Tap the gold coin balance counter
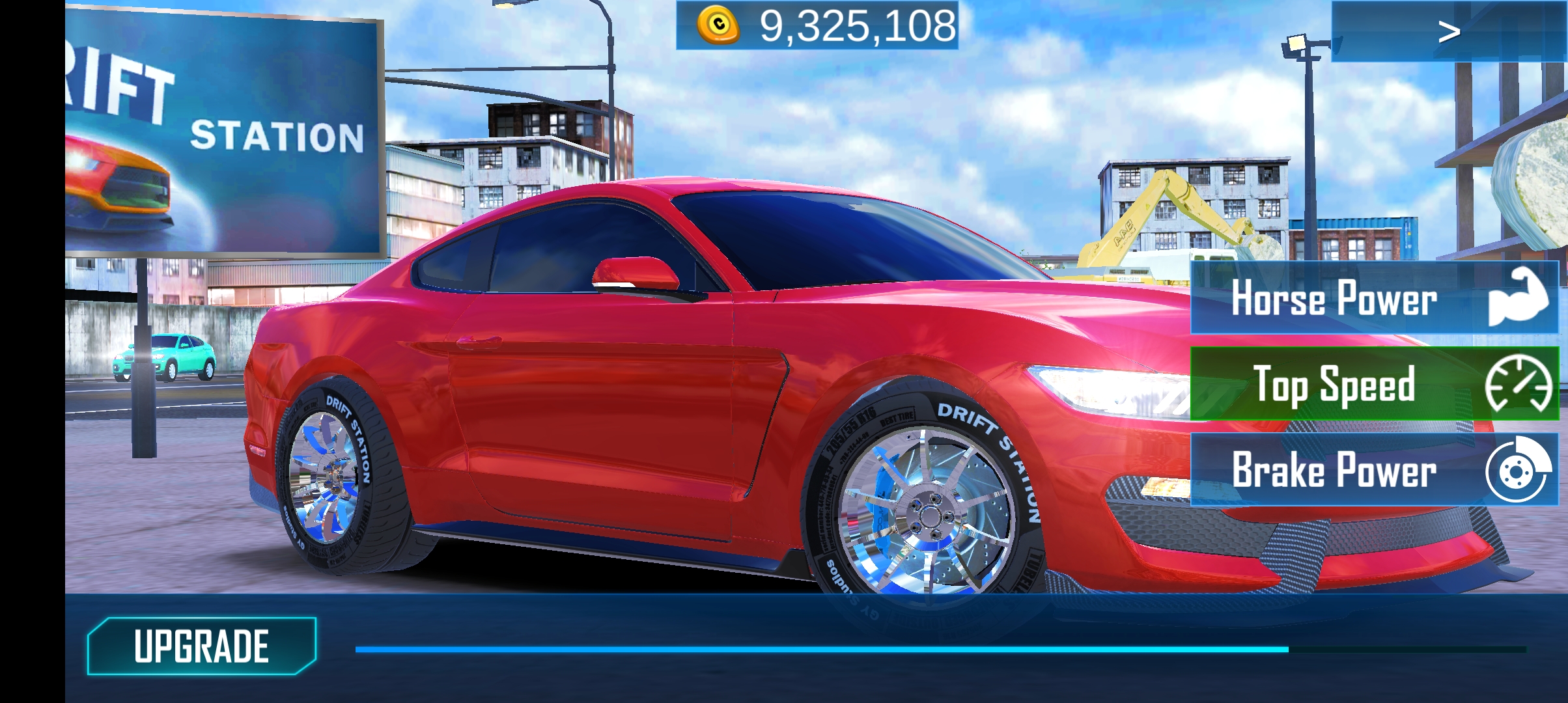The image size is (1568, 703). point(817,26)
